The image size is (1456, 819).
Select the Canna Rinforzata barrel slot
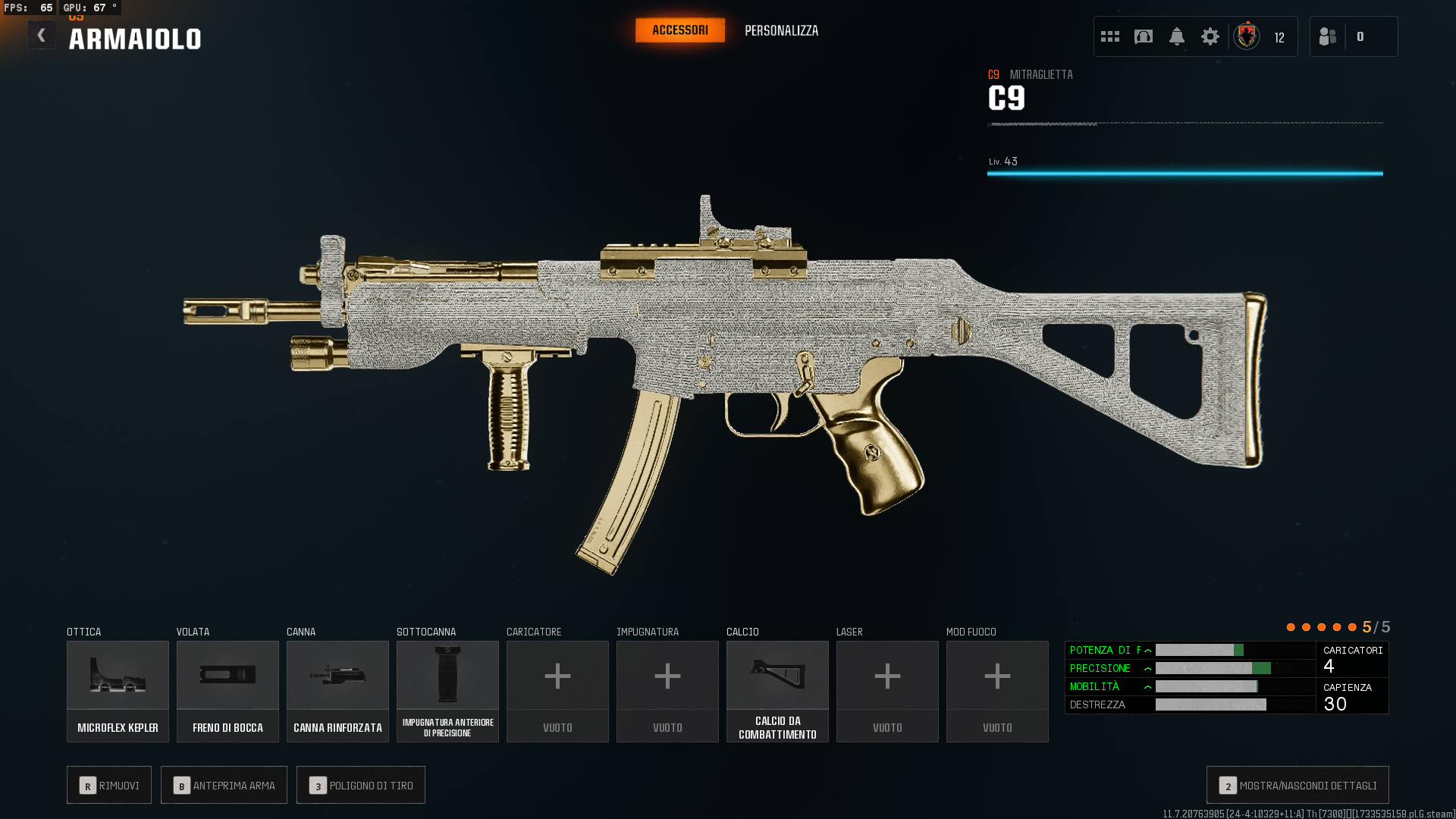click(x=337, y=691)
